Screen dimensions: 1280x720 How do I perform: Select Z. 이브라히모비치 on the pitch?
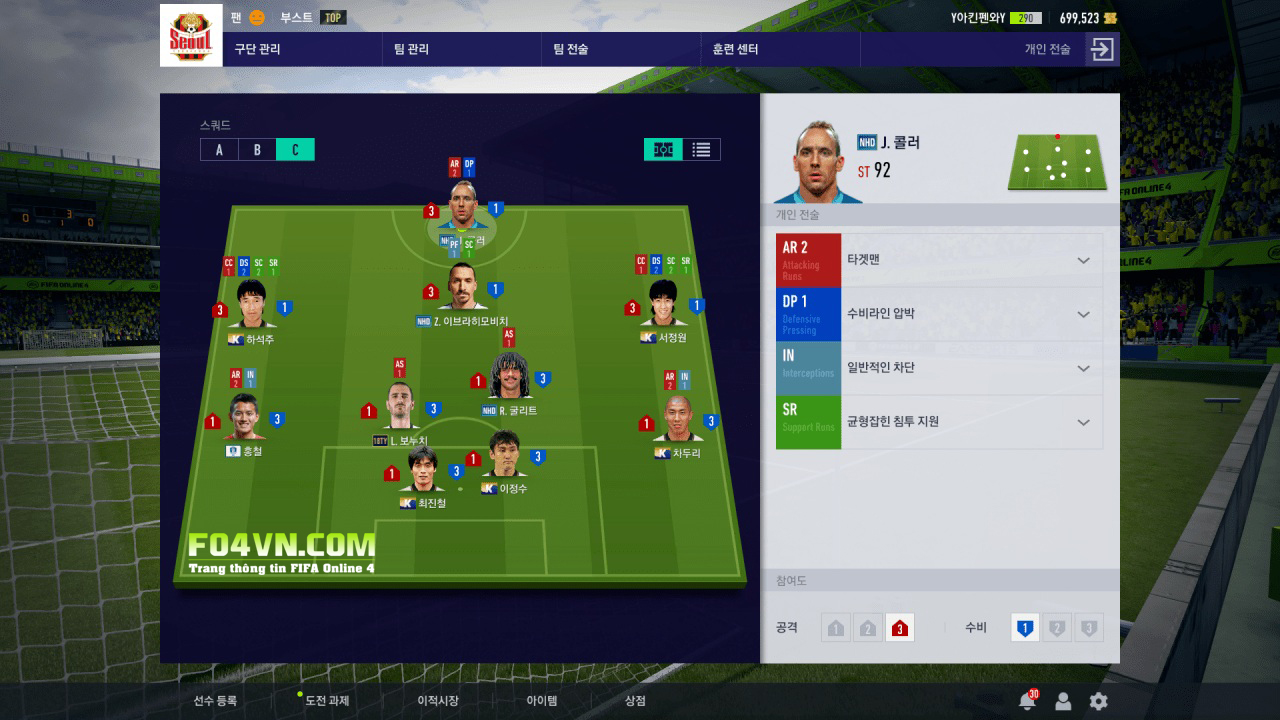[462, 290]
